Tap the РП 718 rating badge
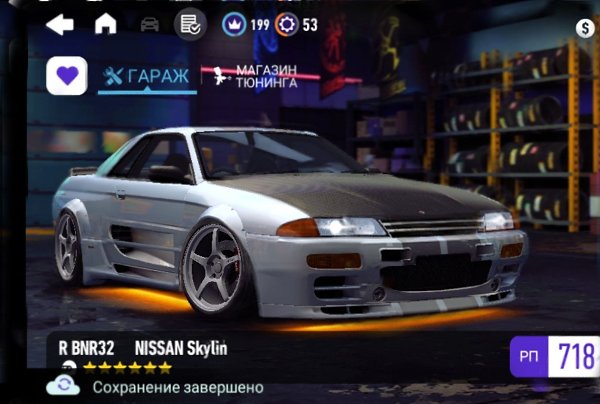The width and height of the screenshot is (600, 404). pos(555,355)
